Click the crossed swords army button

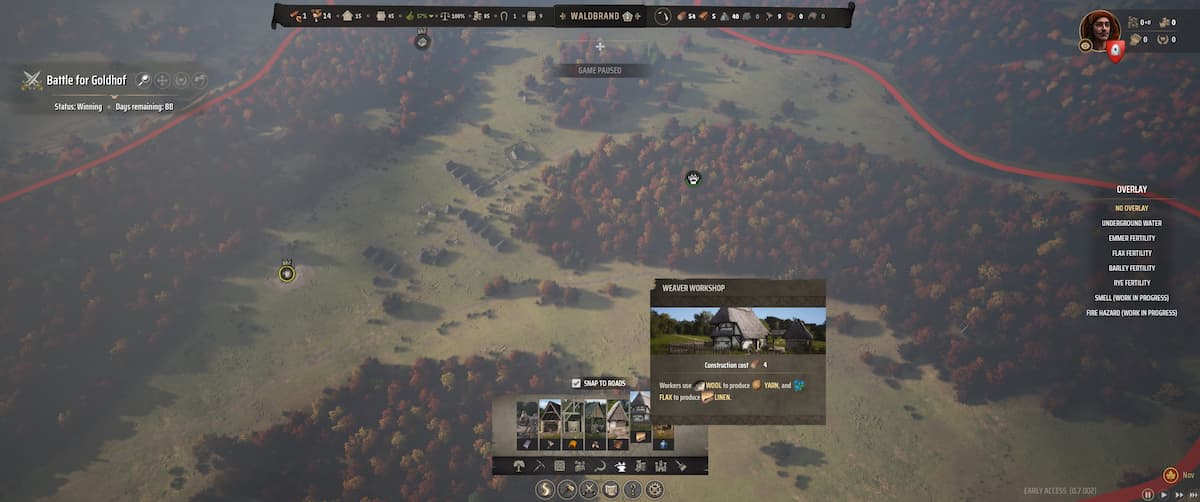pyautogui.click(x=589, y=489)
